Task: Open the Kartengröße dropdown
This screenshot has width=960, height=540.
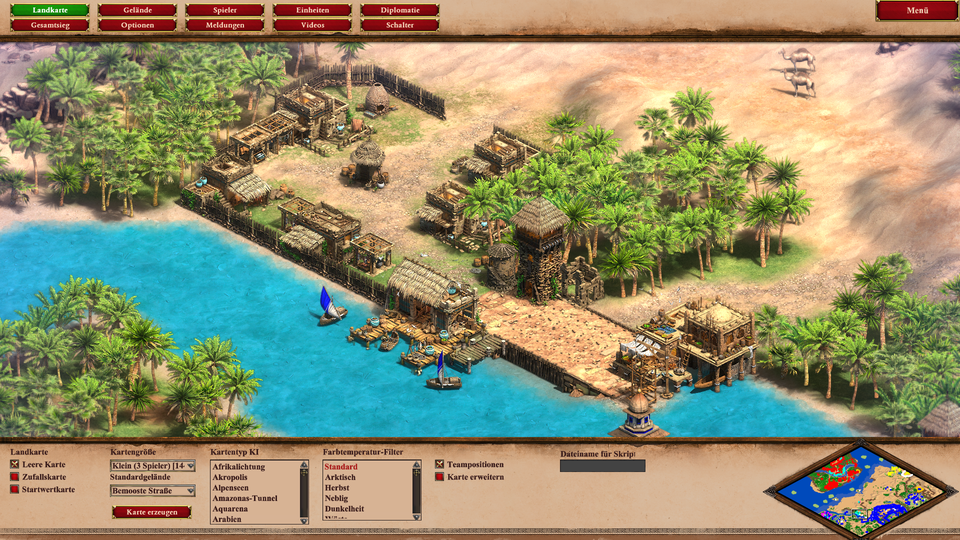Action: (x=152, y=465)
